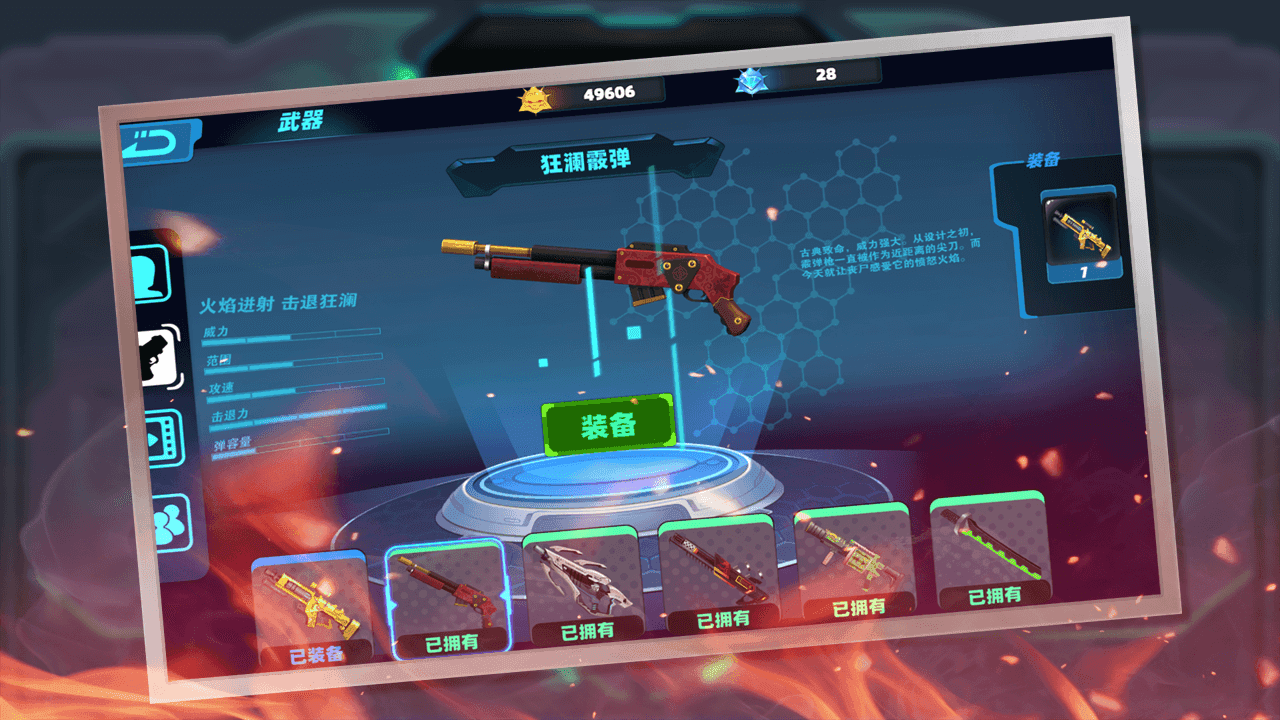Select the character helmet icon in sidebar
1280x720 pixels.
148,271
